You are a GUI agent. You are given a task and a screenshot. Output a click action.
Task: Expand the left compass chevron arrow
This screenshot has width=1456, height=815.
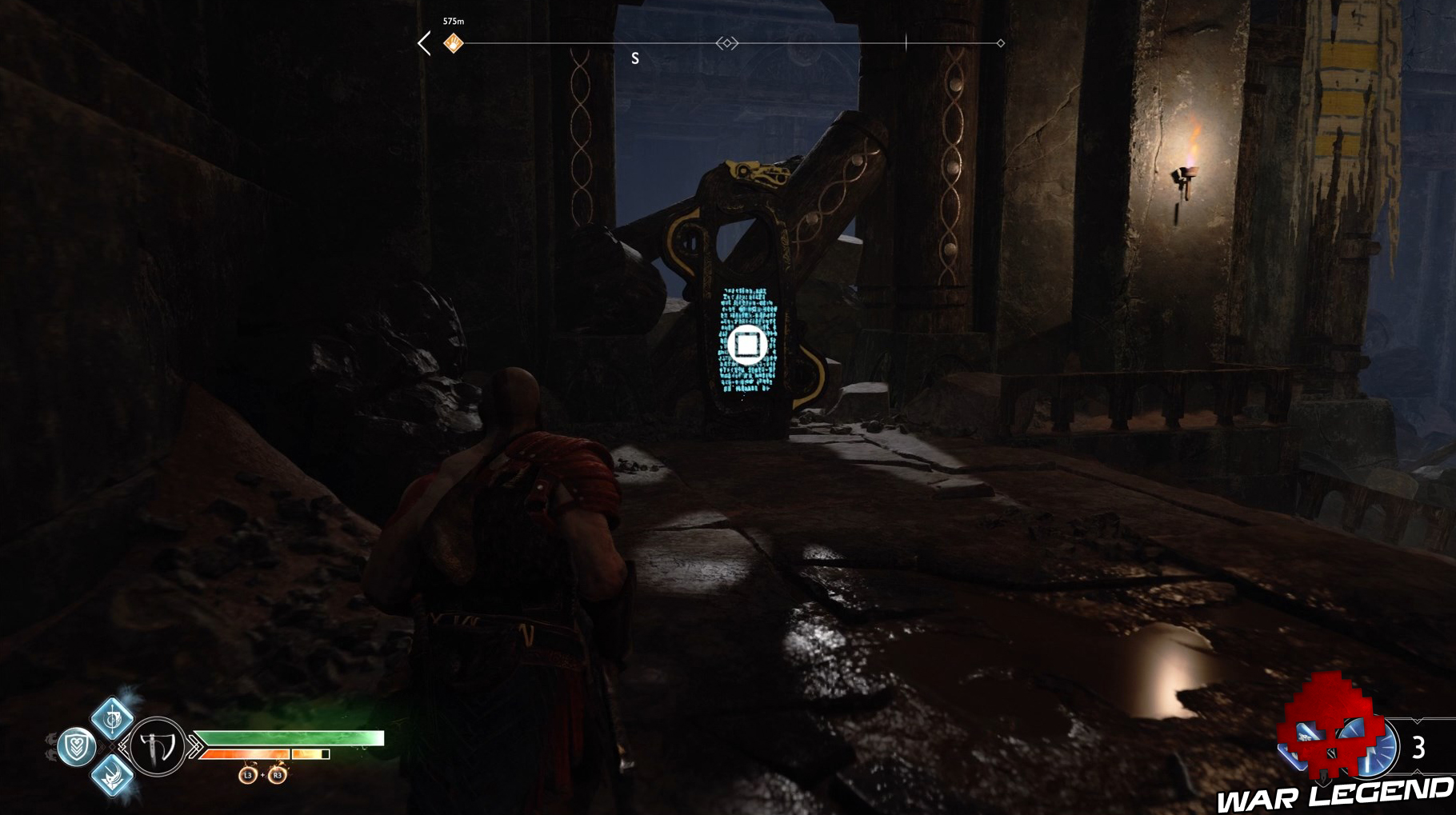point(422,43)
